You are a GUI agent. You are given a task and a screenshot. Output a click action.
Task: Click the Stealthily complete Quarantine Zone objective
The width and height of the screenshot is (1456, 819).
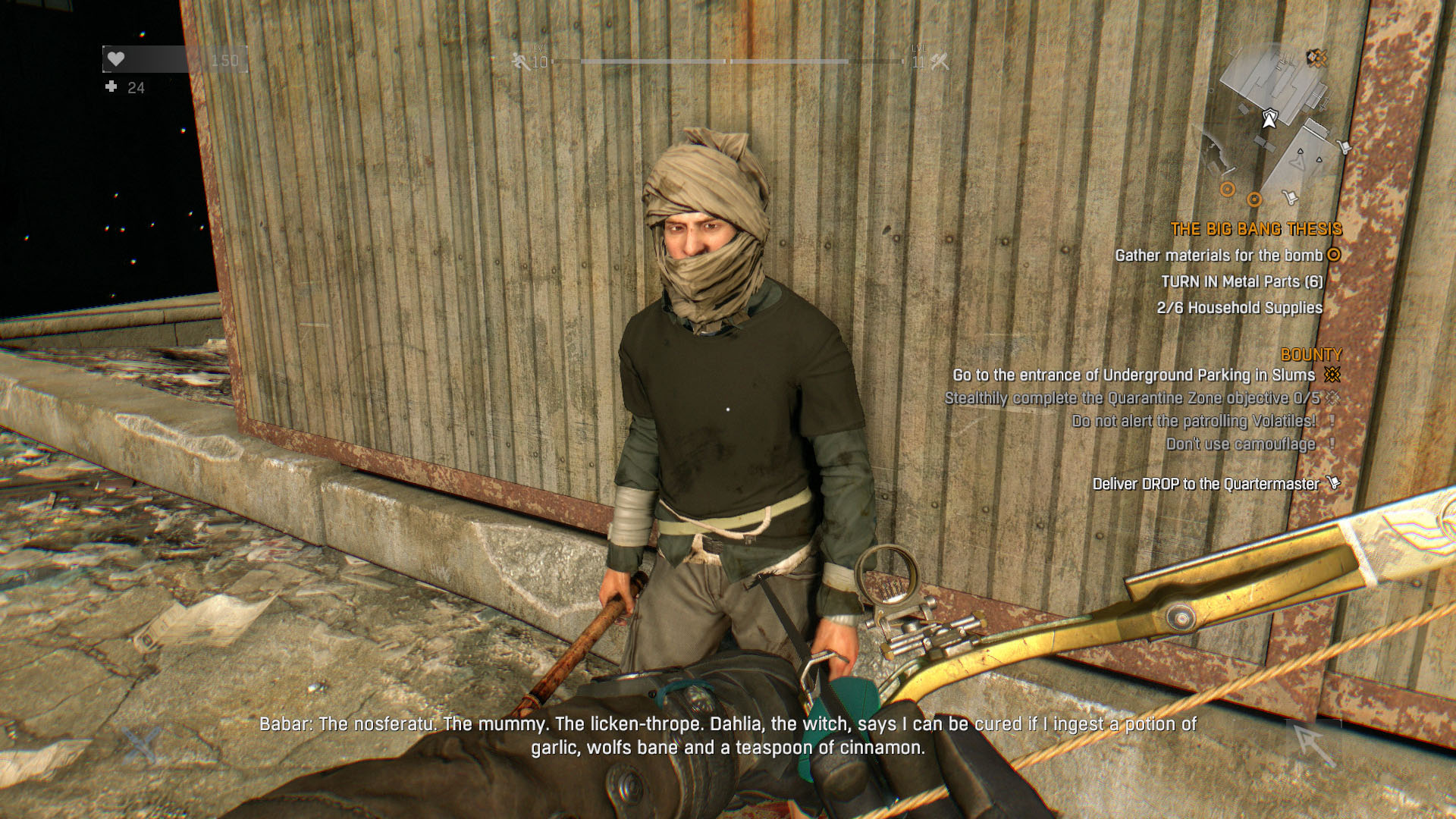coord(1131,399)
